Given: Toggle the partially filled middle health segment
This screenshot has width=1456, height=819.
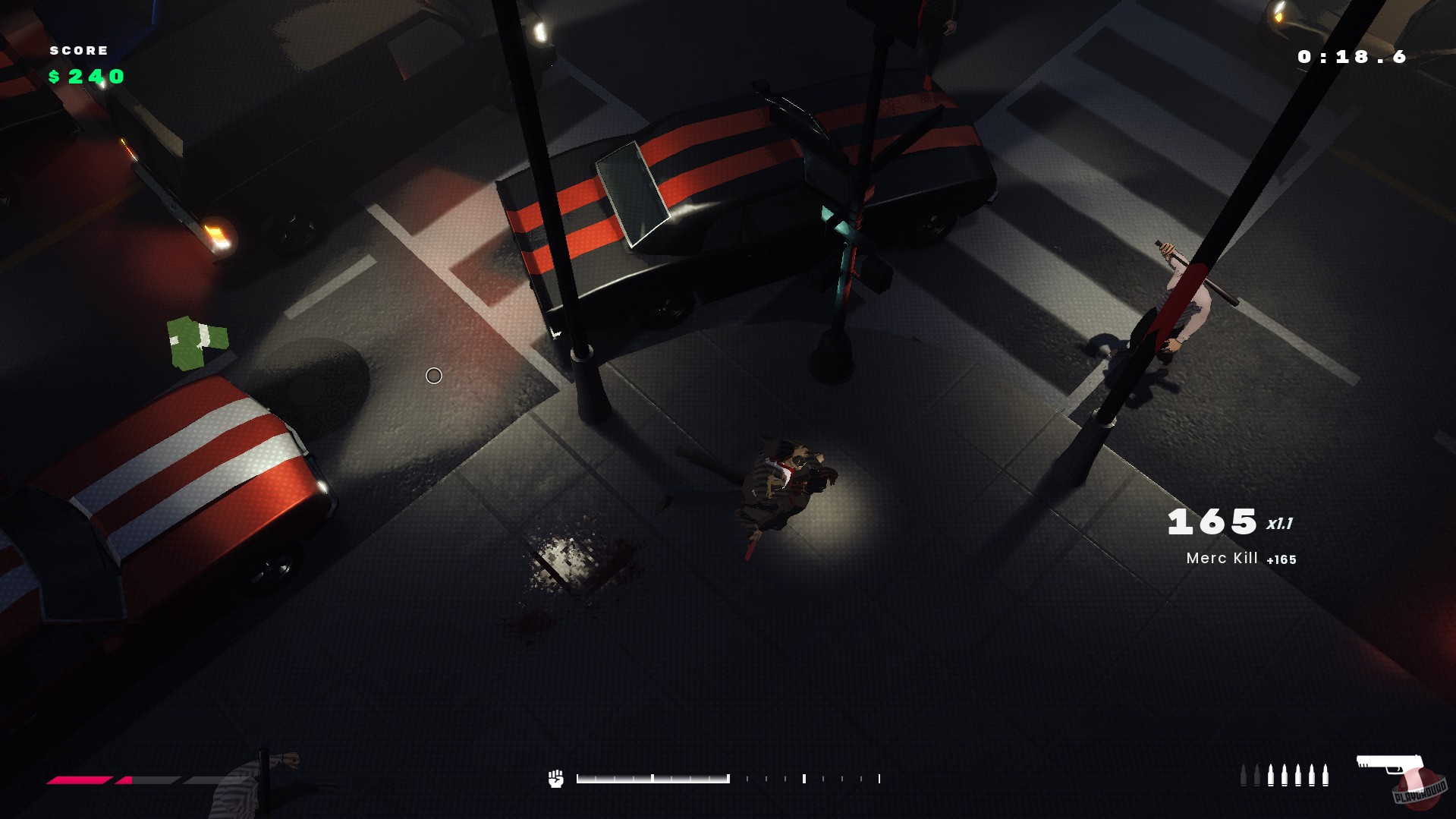Looking at the screenshot, I should pyautogui.click(x=148, y=780).
